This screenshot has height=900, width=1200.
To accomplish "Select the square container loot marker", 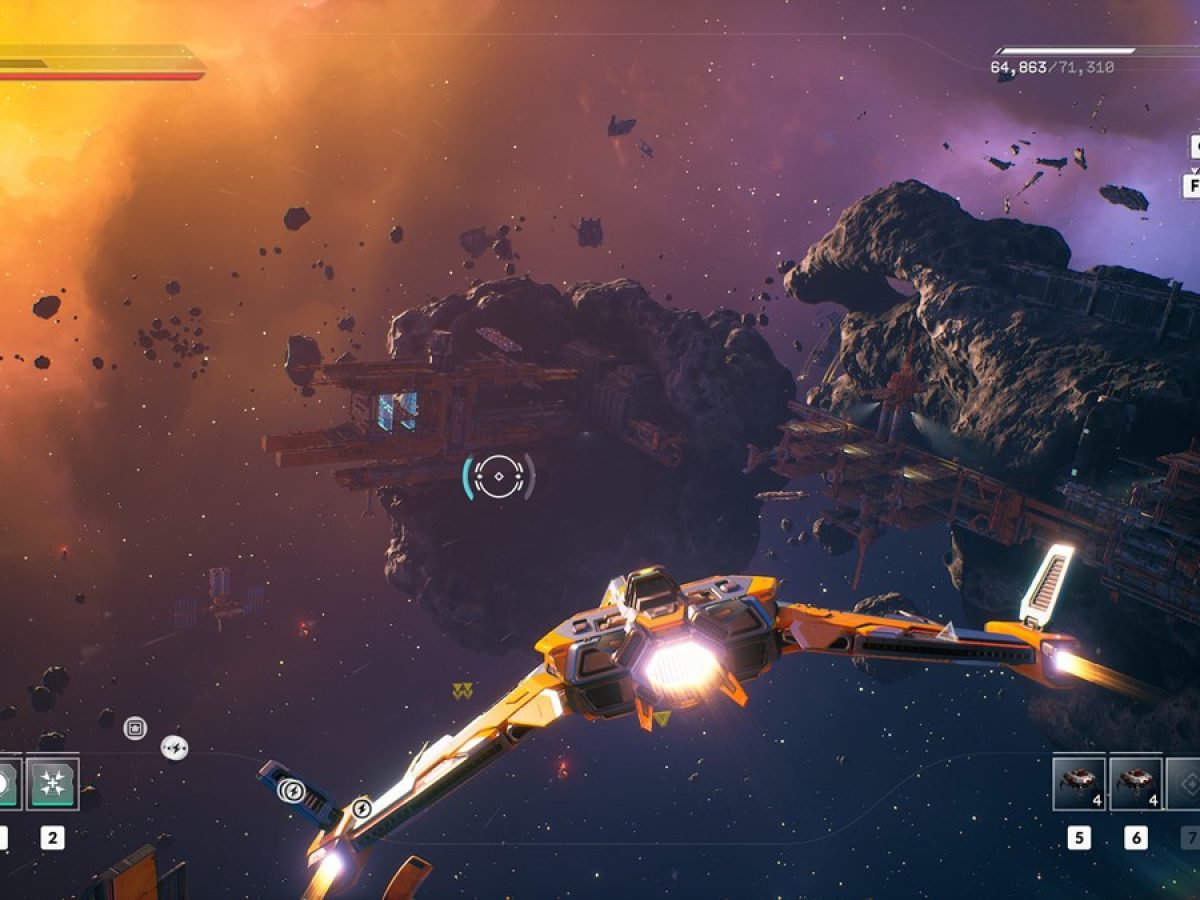I will click(135, 729).
